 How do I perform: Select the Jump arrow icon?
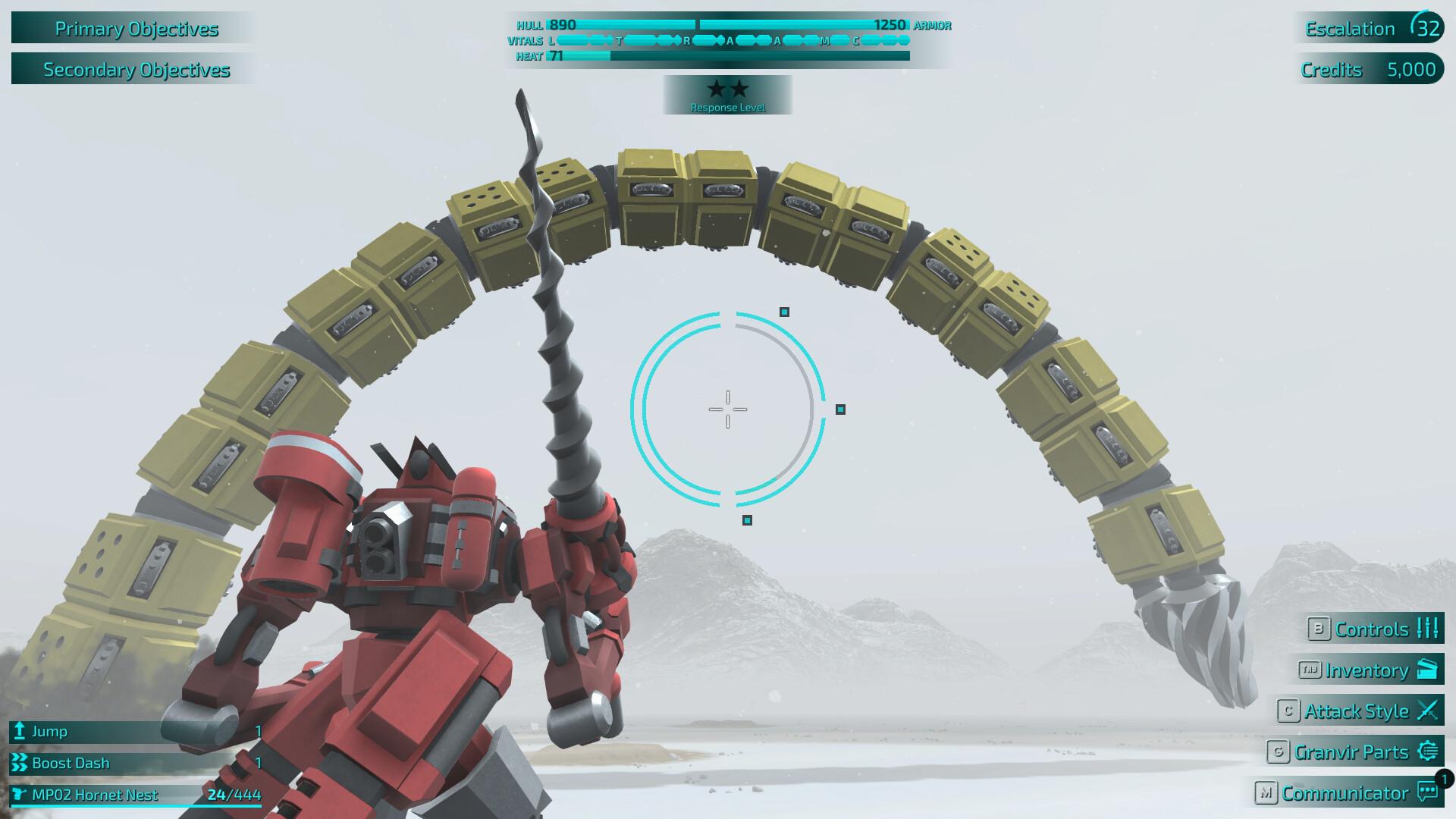(18, 732)
